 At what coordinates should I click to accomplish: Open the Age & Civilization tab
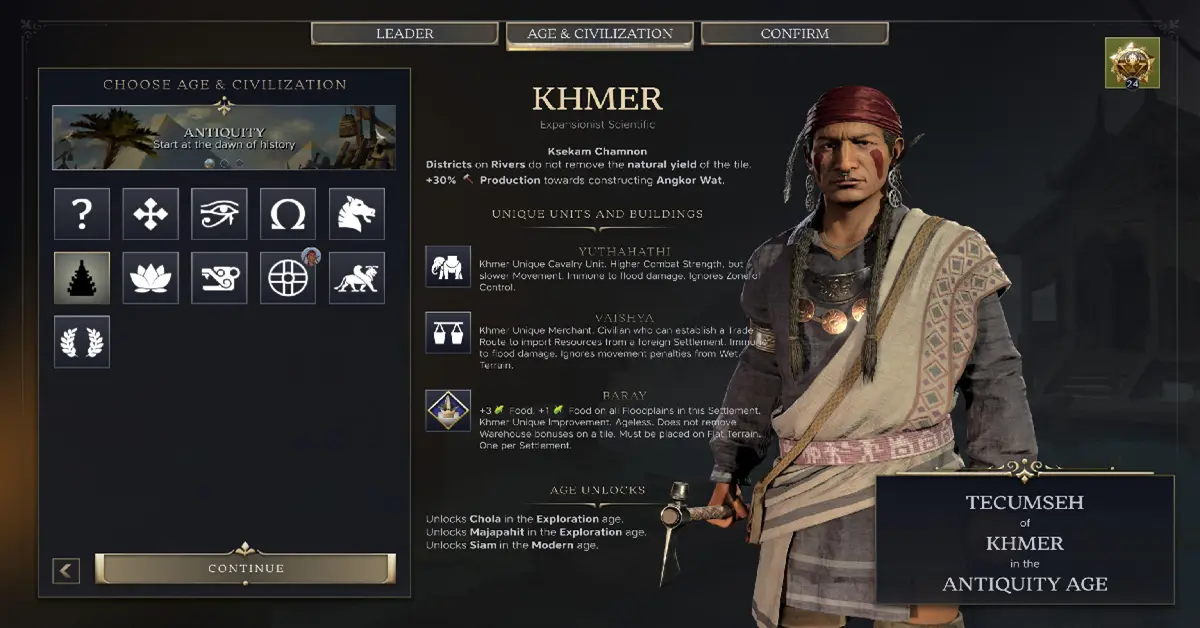pyautogui.click(x=600, y=34)
